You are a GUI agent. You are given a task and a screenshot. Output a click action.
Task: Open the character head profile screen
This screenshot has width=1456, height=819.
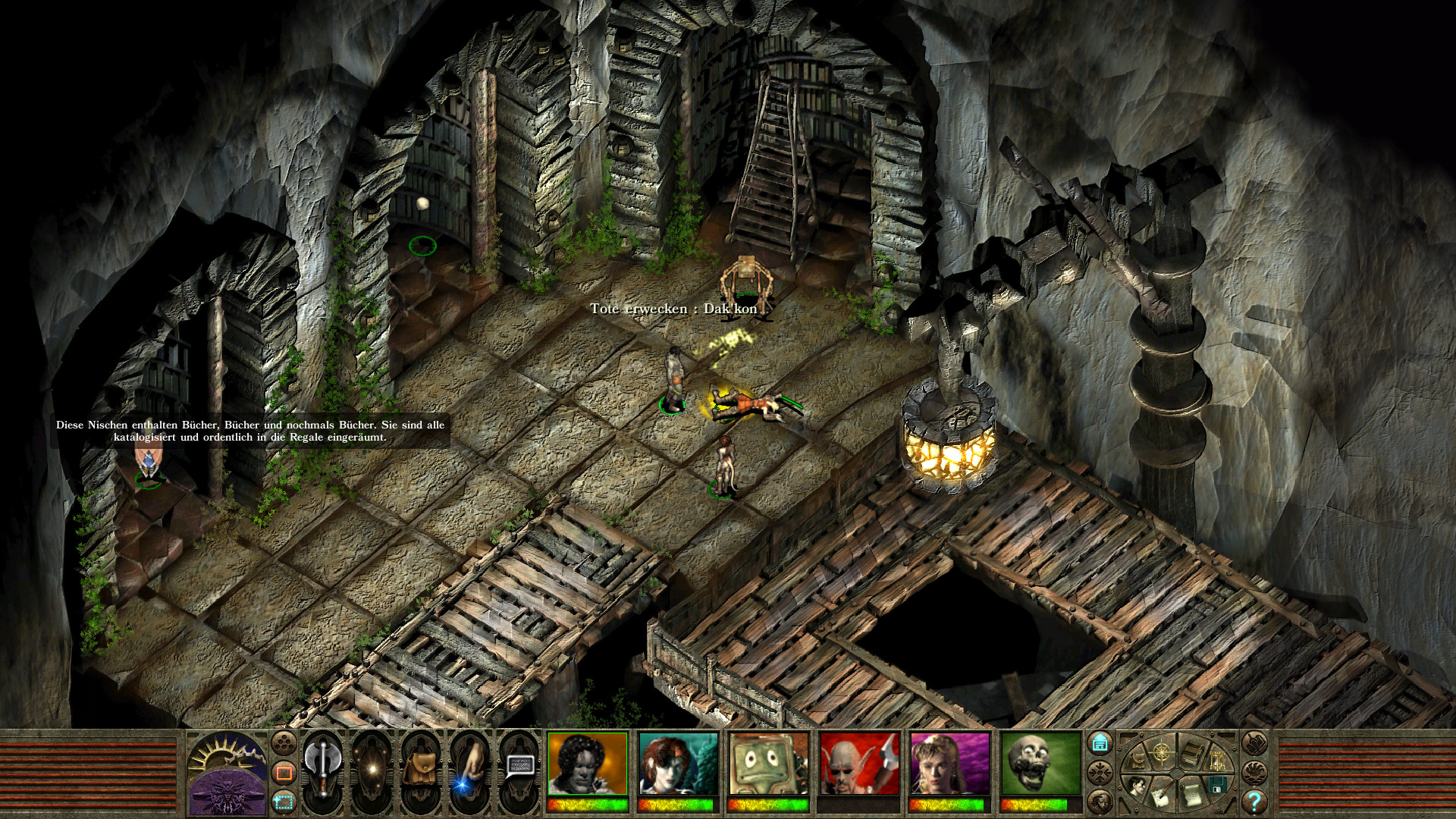pyautogui.click(x=1137, y=786)
